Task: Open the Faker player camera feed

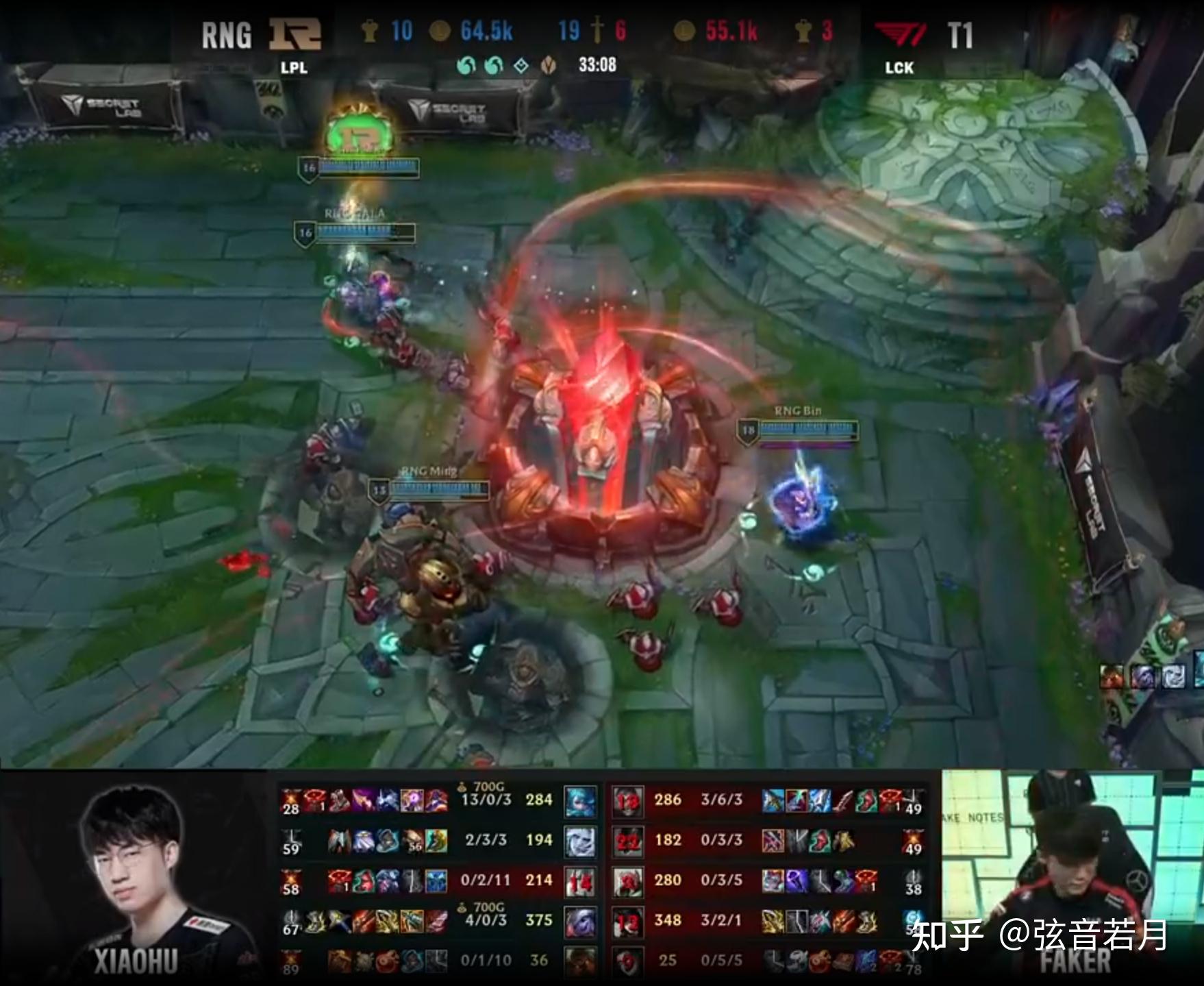Action: click(x=1072, y=878)
